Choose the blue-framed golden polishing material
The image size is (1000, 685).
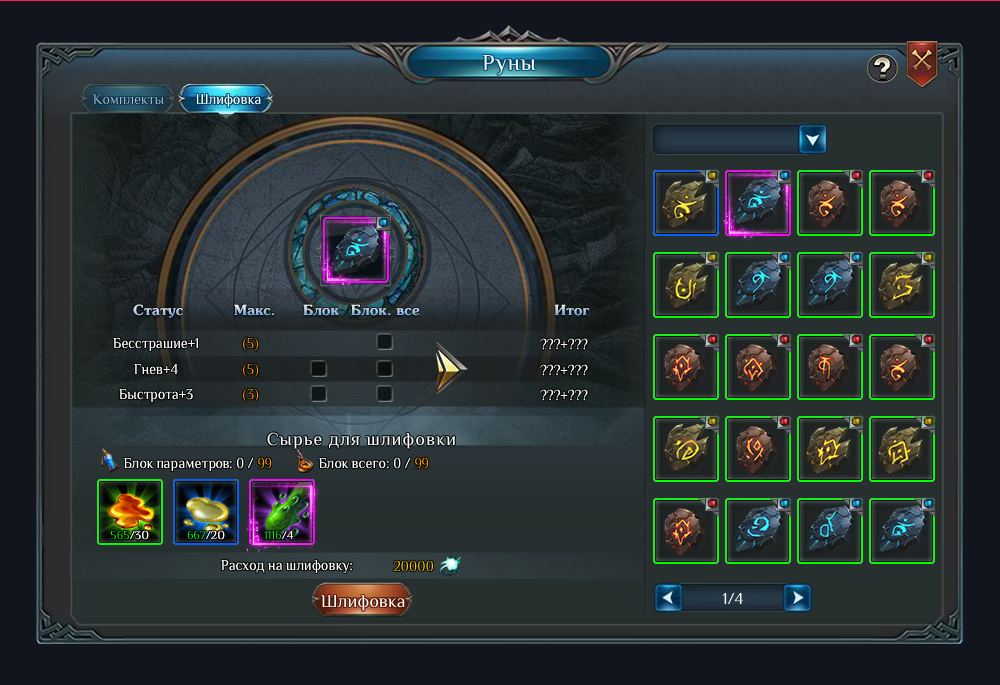point(206,512)
